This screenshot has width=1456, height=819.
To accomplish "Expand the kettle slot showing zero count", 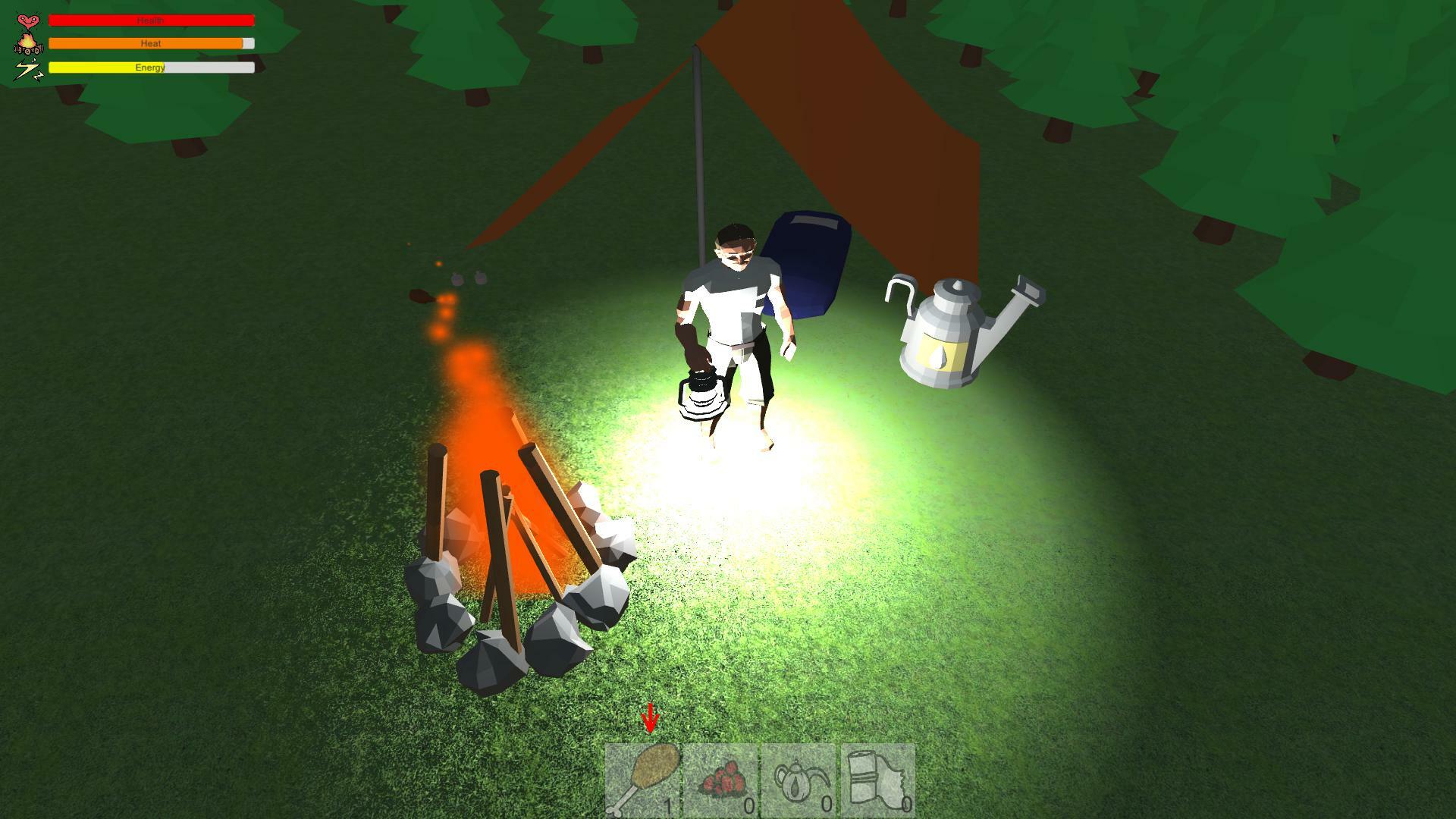I will click(x=799, y=781).
